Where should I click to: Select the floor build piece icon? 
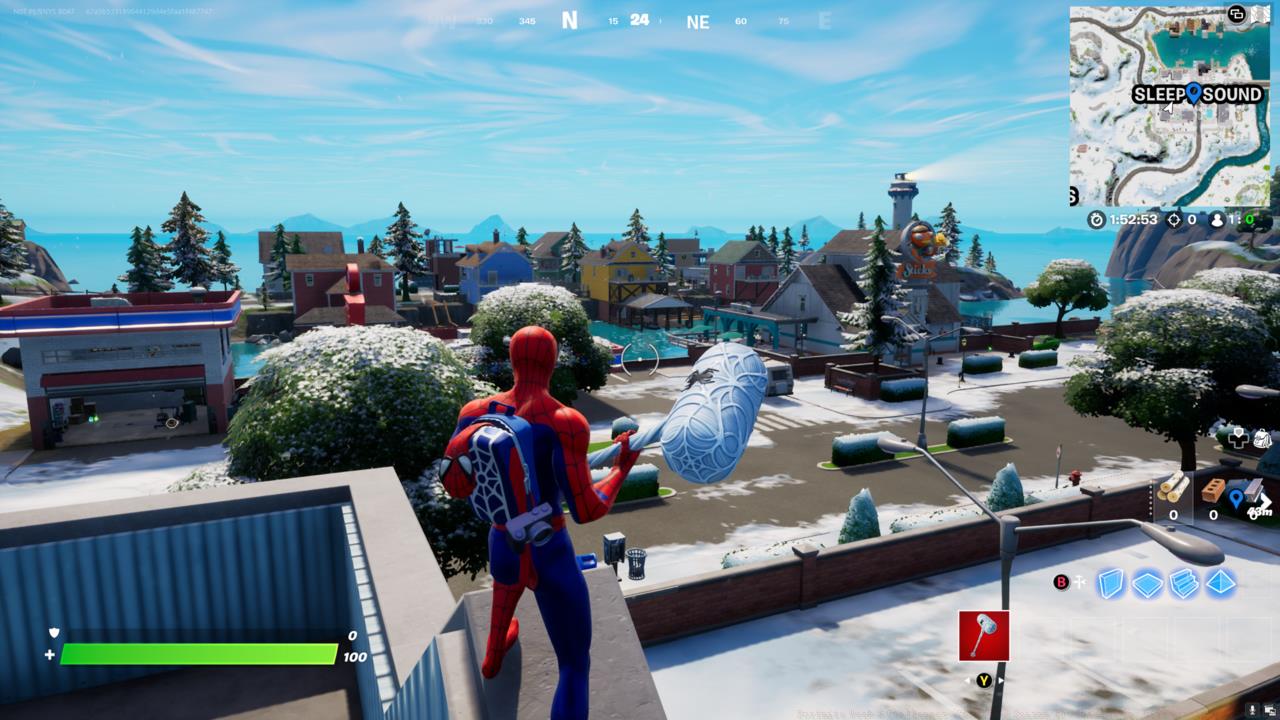(1146, 585)
